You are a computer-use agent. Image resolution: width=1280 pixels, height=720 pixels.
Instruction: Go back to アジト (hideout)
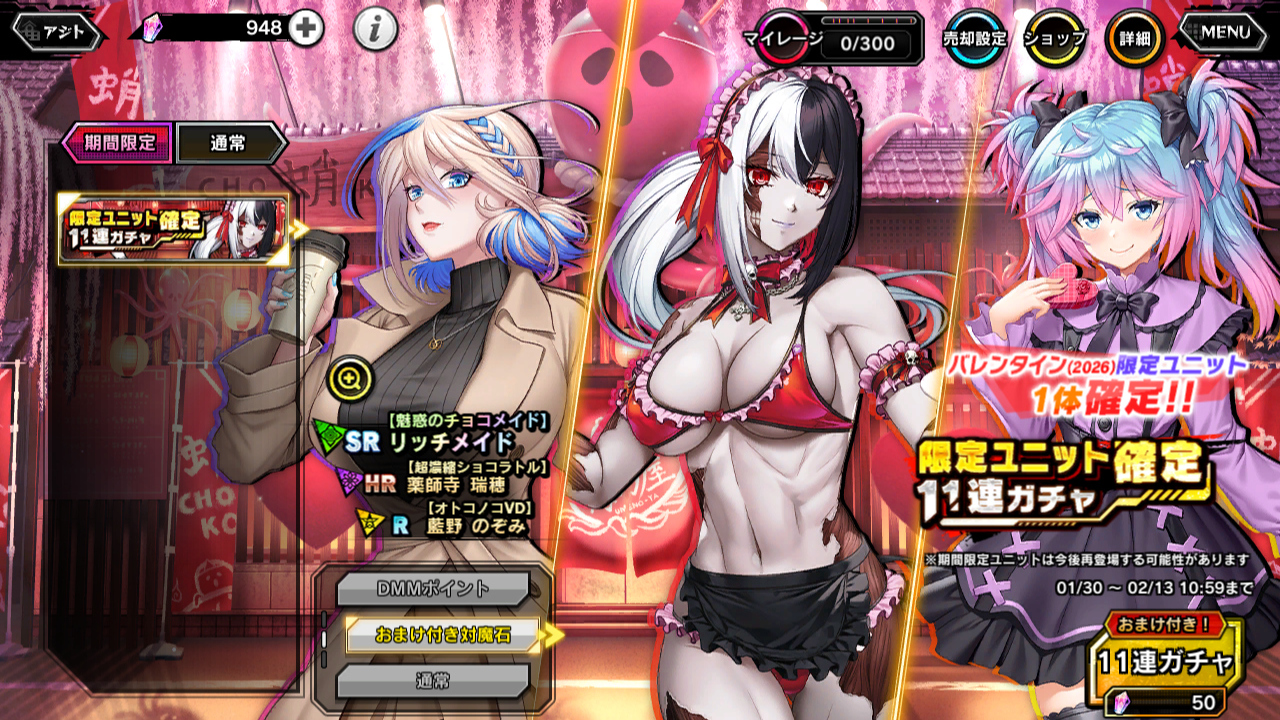pos(56,31)
